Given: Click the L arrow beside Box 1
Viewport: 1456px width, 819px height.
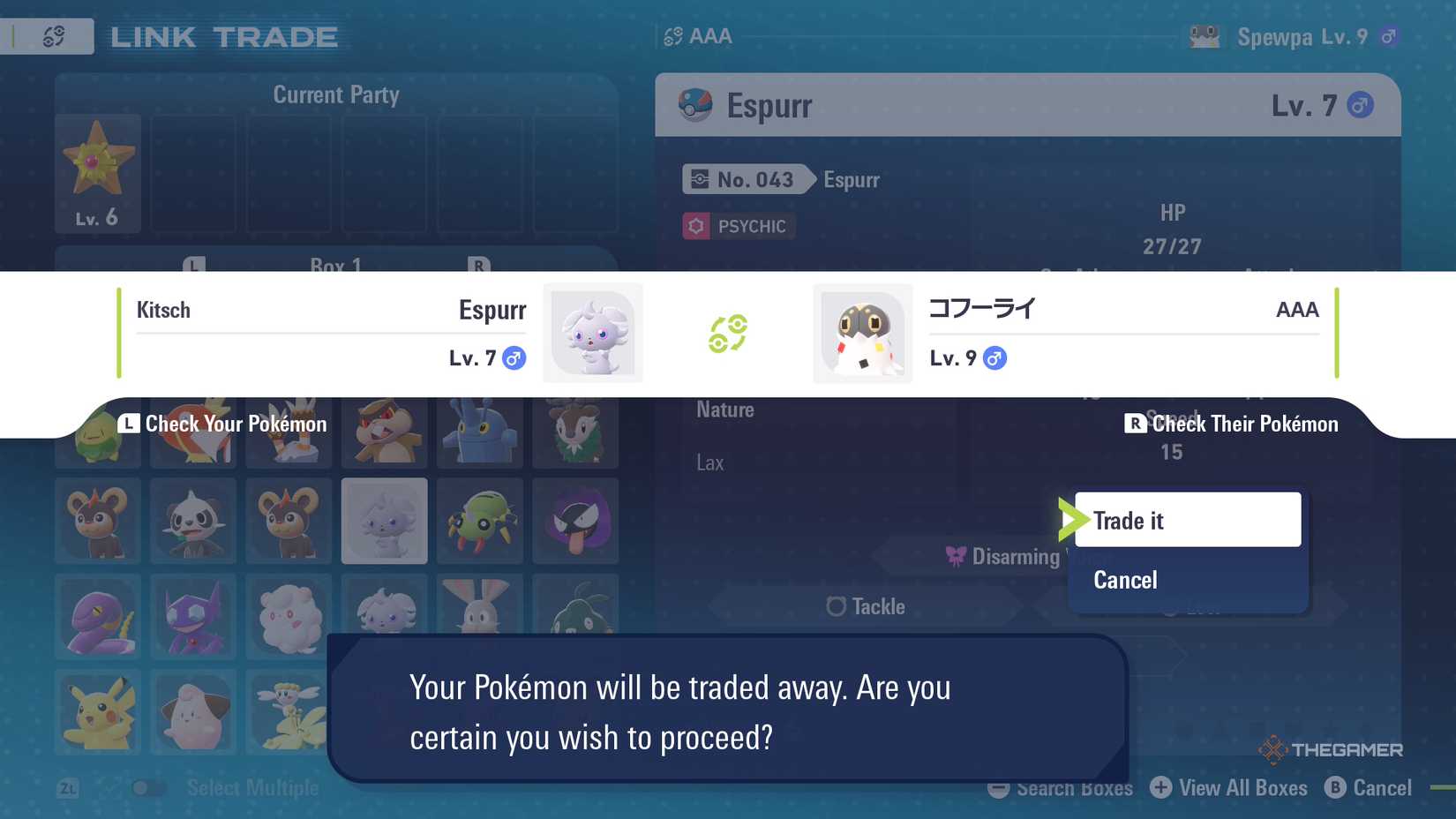Looking at the screenshot, I should 195,267.
